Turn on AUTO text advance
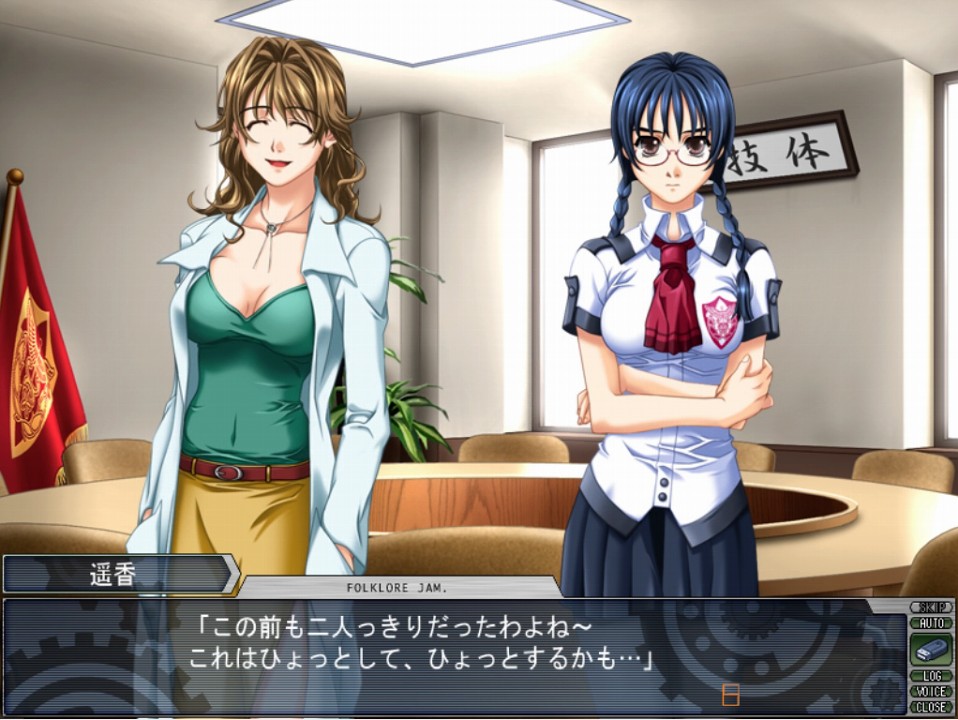The height and width of the screenshot is (720, 958). point(930,622)
